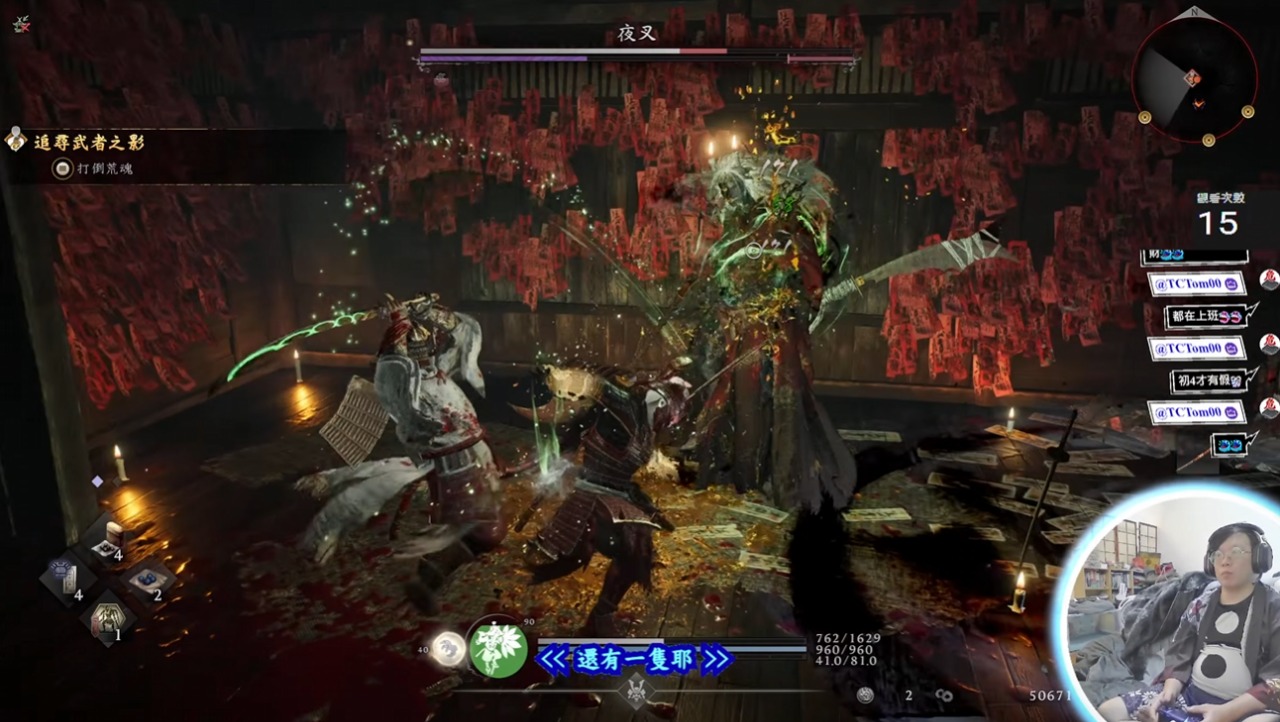Select the paper talisman shortcut slot
The height and width of the screenshot is (722, 1280).
tap(67, 579)
